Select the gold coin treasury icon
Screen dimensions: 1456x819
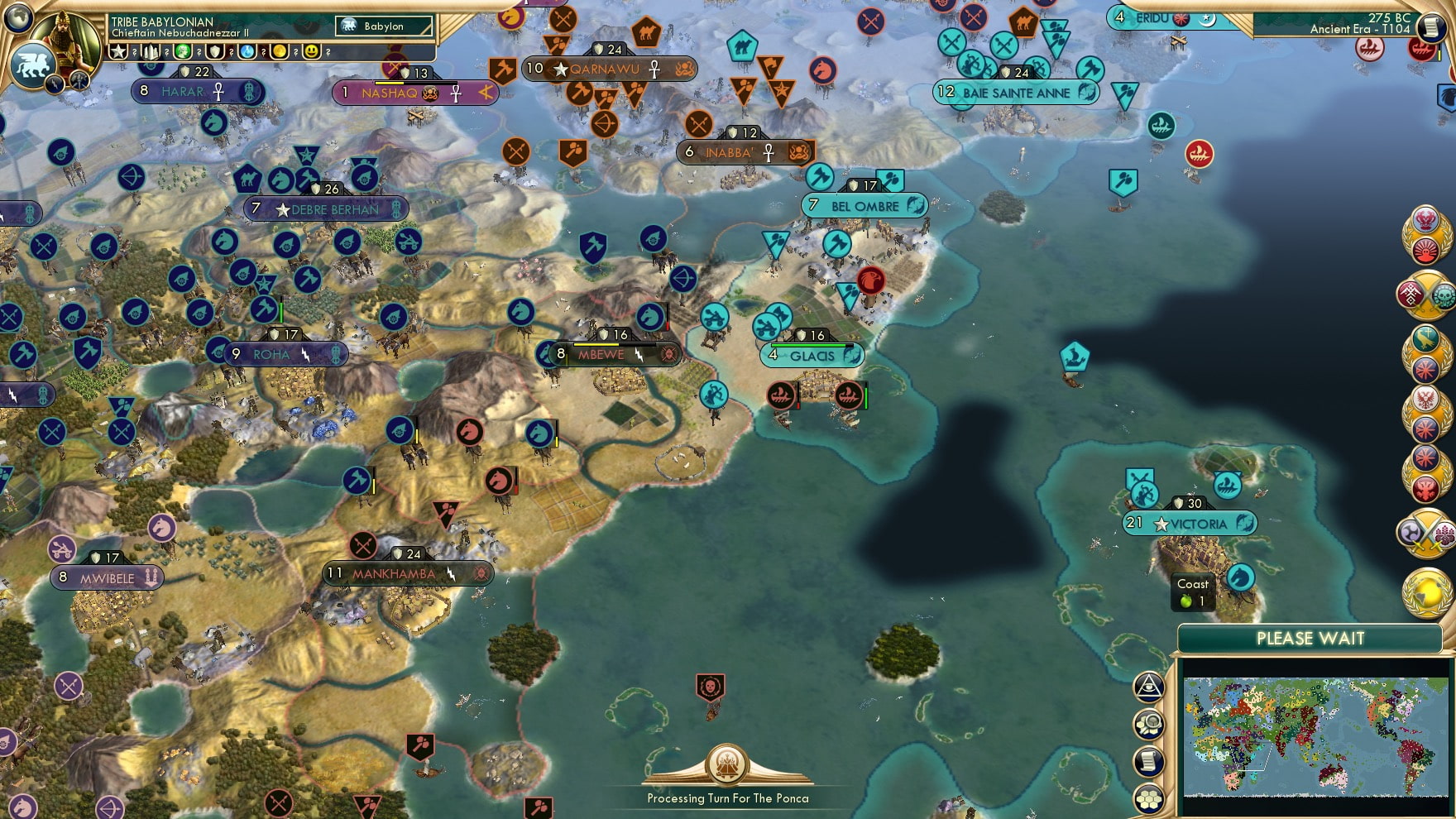tap(281, 52)
